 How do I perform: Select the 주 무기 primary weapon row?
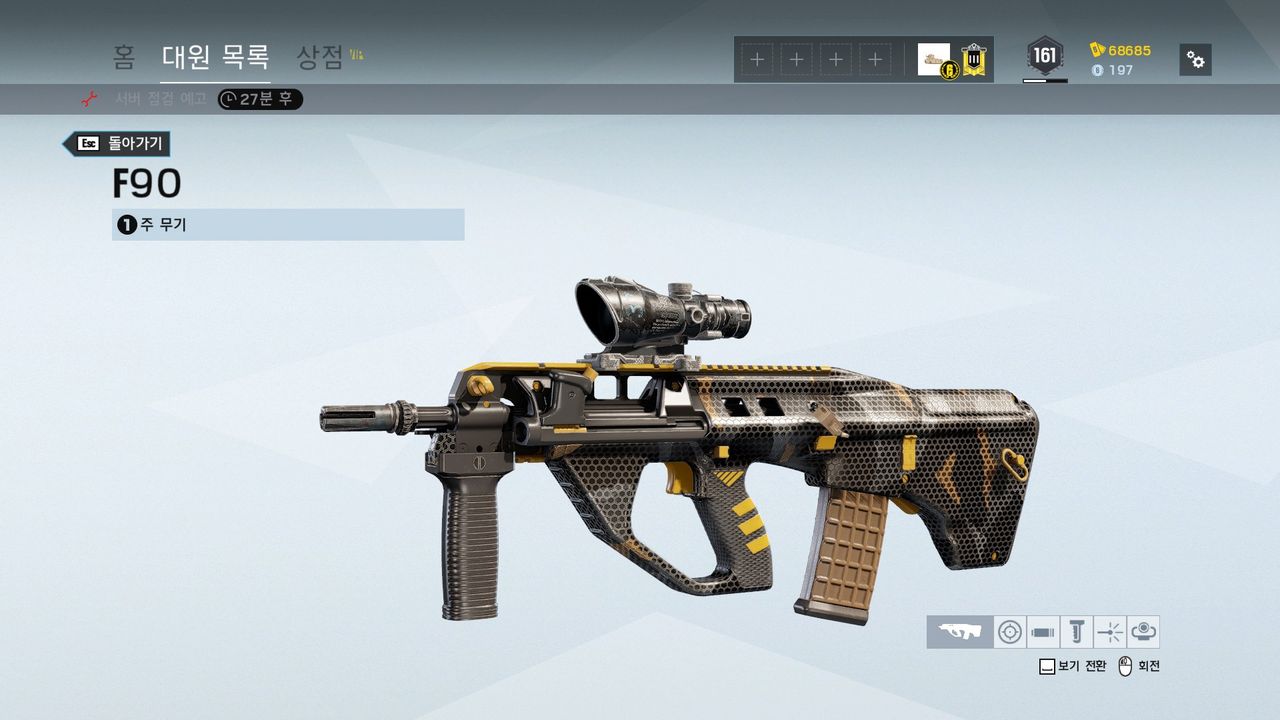pos(288,225)
